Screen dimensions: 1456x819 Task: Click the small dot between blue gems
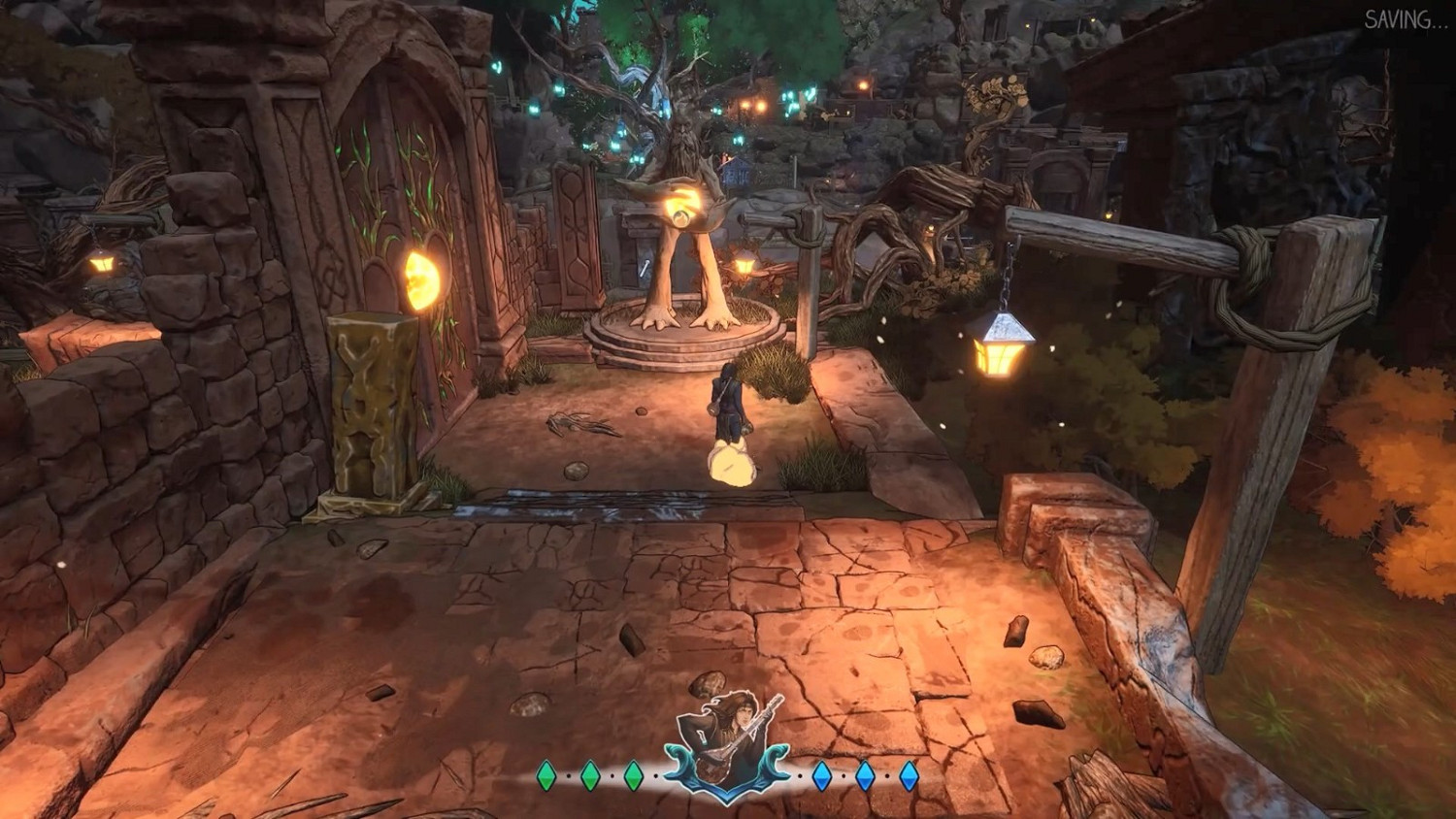(844, 774)
